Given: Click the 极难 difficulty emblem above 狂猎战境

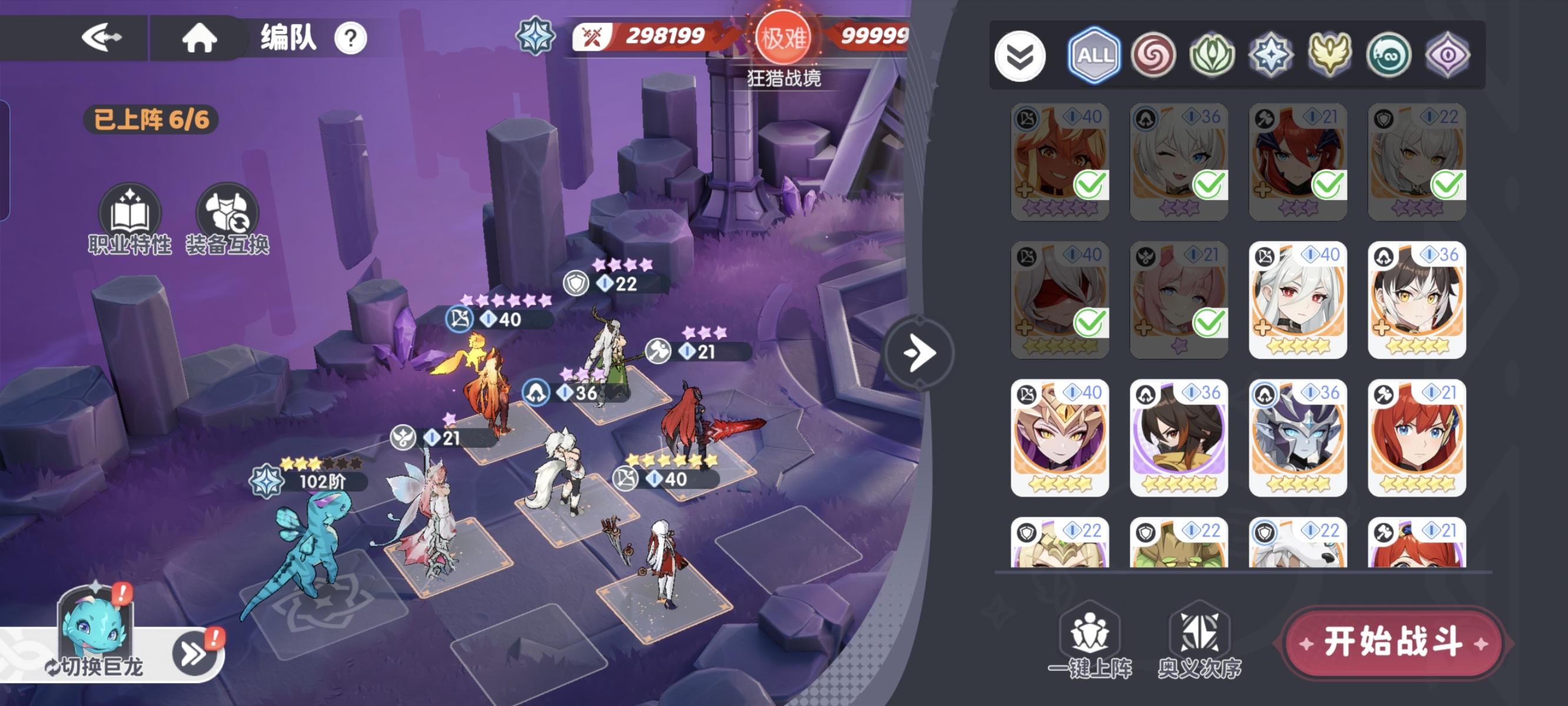Looking at the screenshot, I should [x=785, y=36].
